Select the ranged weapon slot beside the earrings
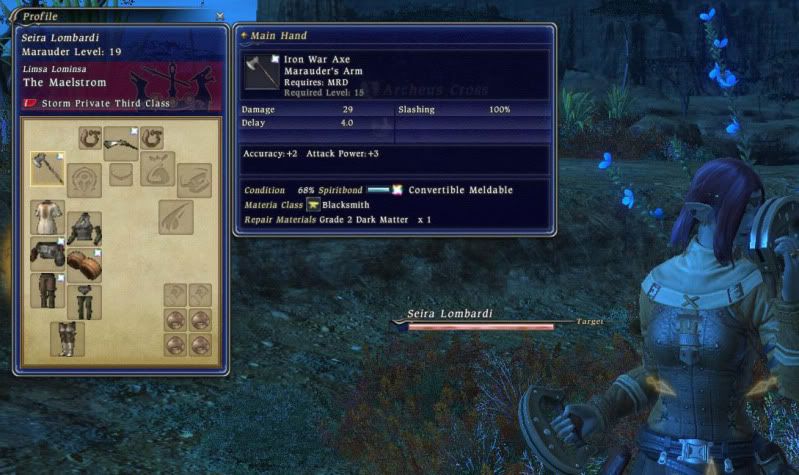The image size is (799, 475). coord(121,142)
